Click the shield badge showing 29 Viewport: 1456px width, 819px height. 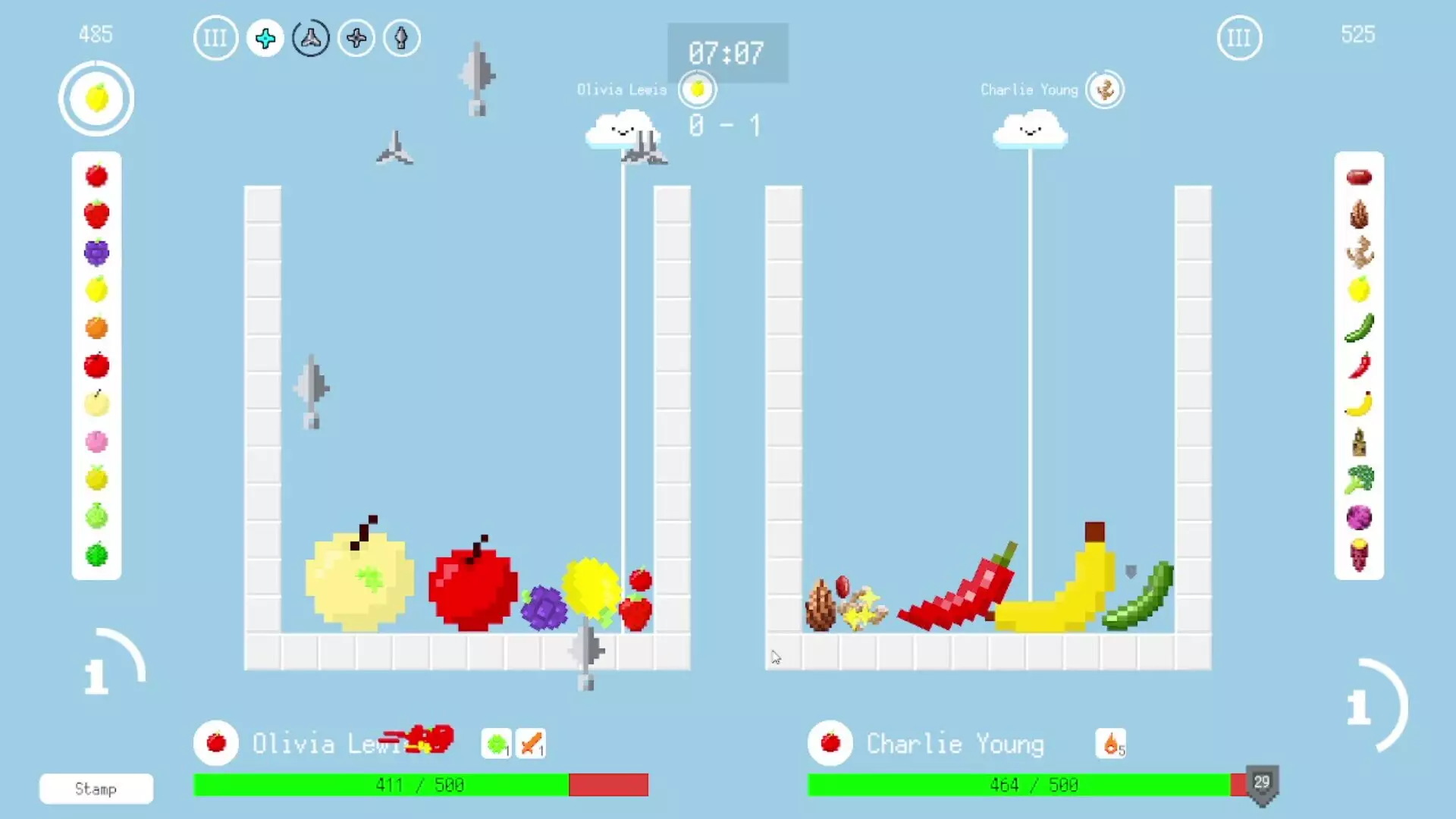(x=1262, y=785)
